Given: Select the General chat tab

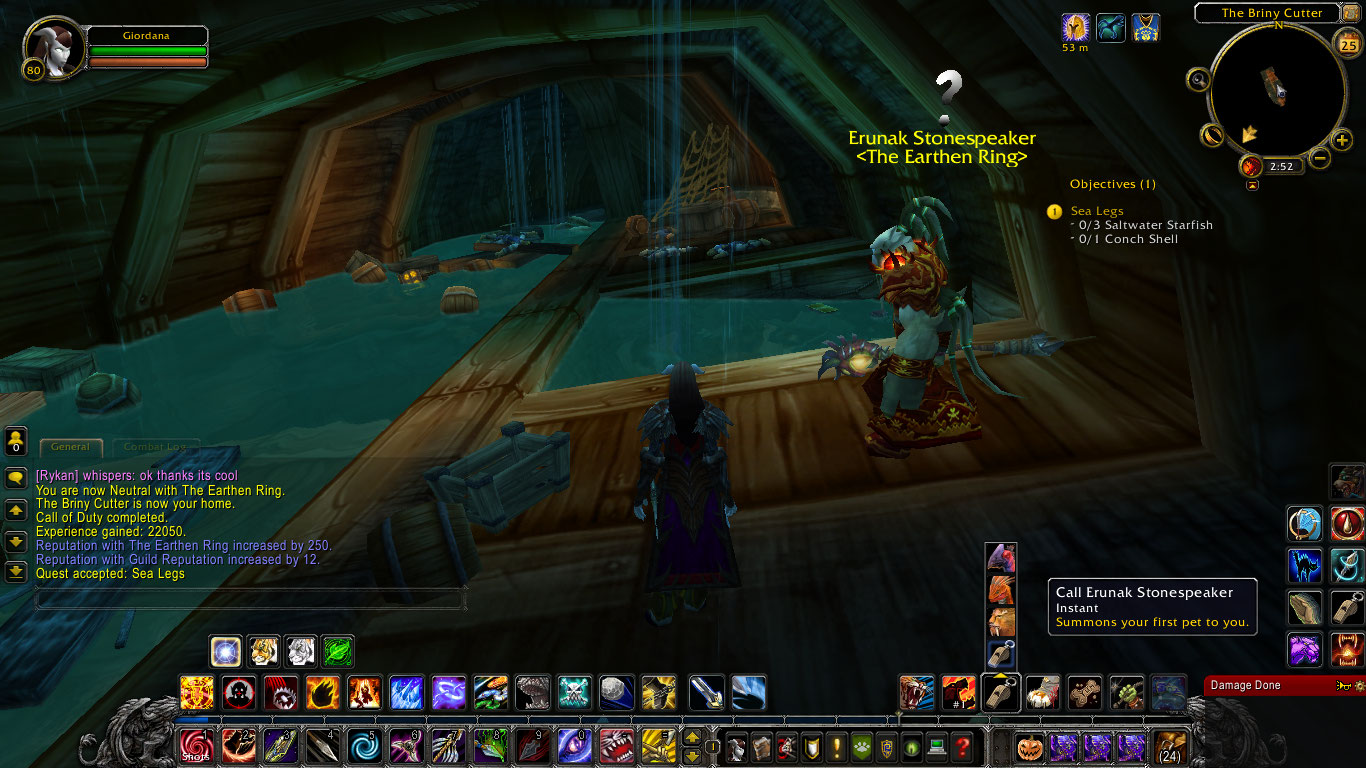Looking at the screenshot, I should pos(70,447).
